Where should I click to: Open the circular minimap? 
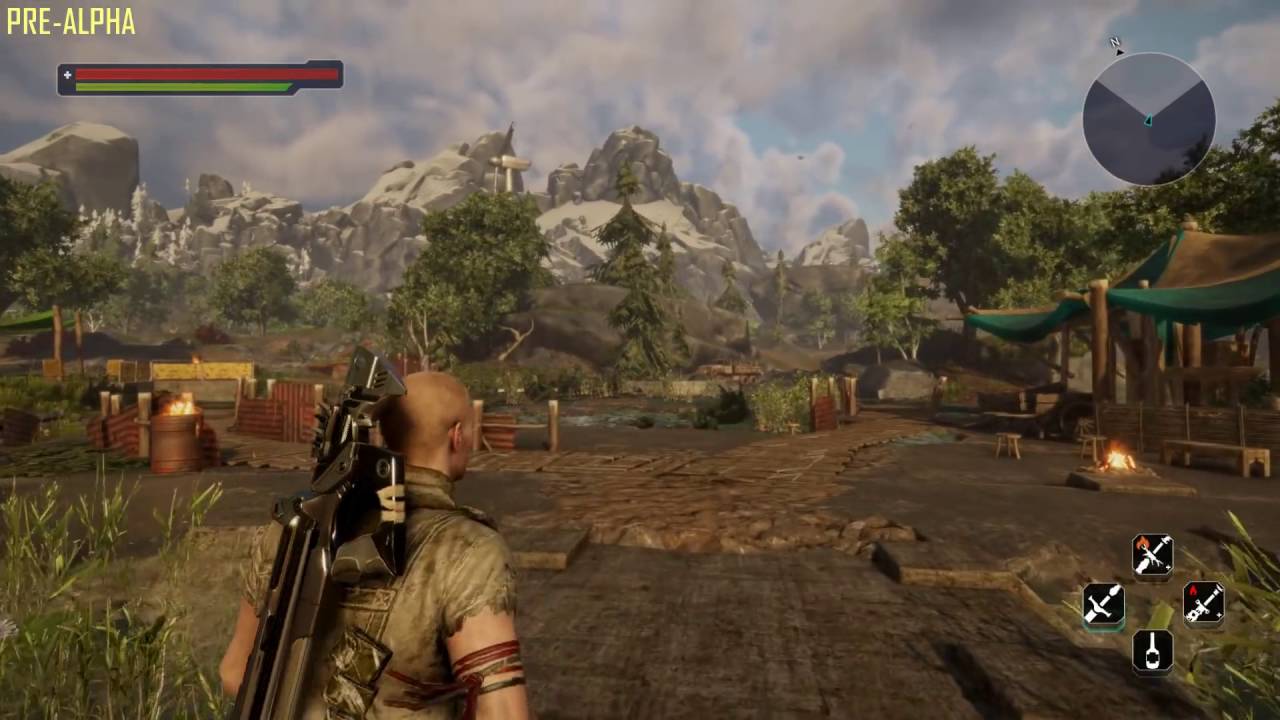[1148, 119]
